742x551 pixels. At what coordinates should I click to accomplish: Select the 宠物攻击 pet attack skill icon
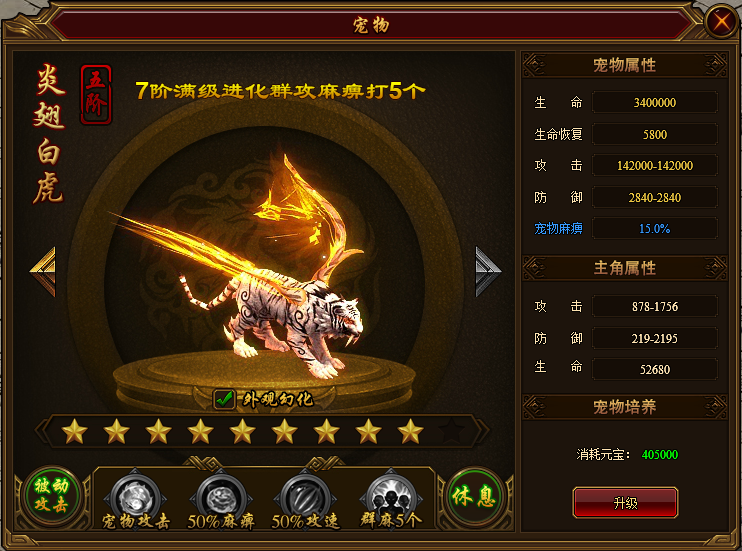pyautogui.click(x=136, y=492)
